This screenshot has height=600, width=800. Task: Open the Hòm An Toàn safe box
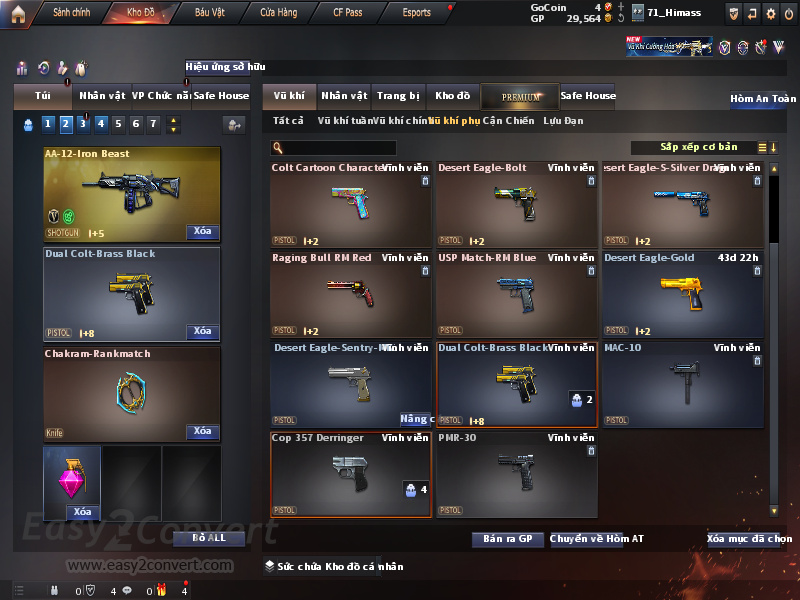click(x=763, y=99)
